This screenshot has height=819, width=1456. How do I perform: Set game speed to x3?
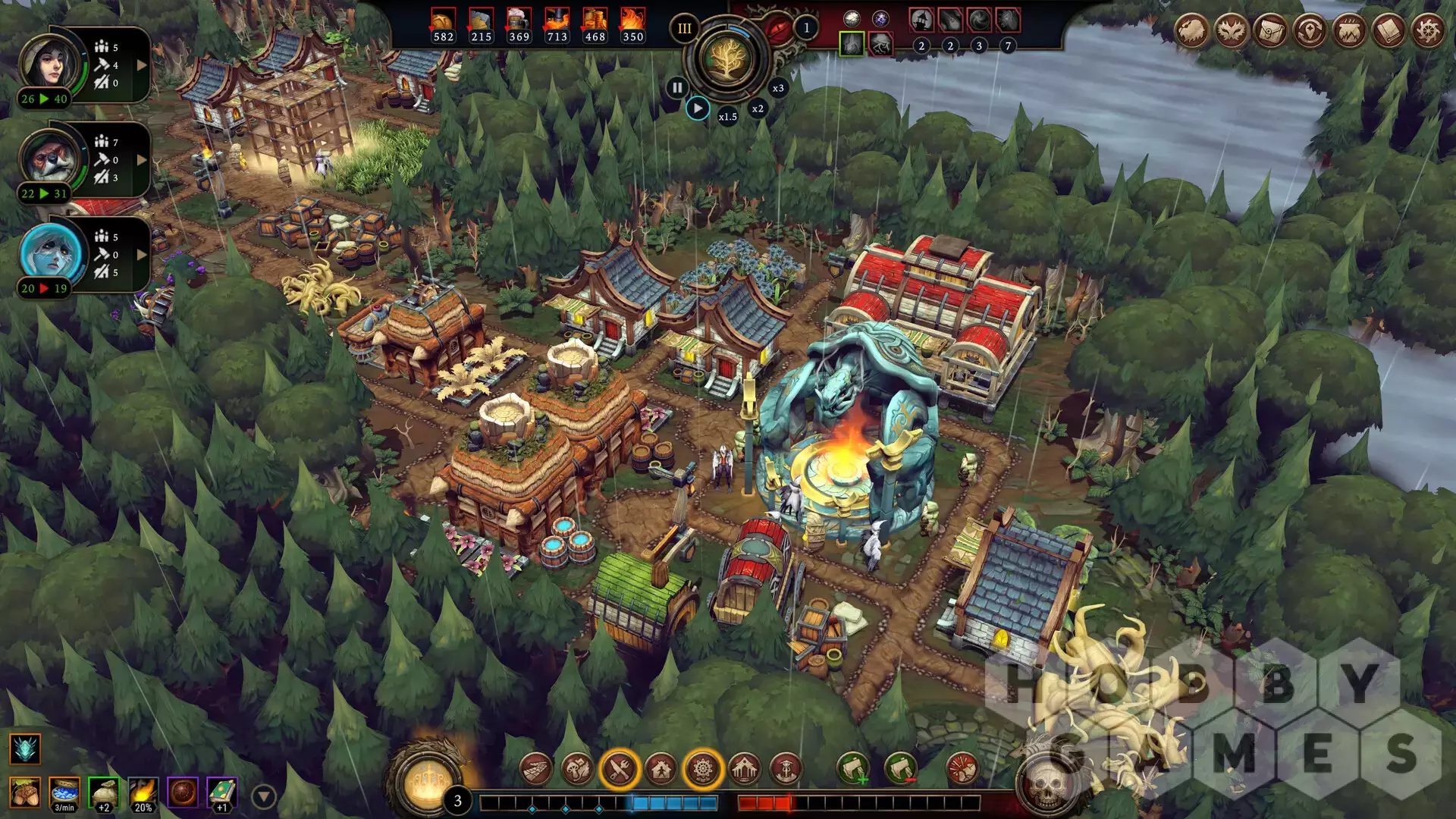coord(778,88)
